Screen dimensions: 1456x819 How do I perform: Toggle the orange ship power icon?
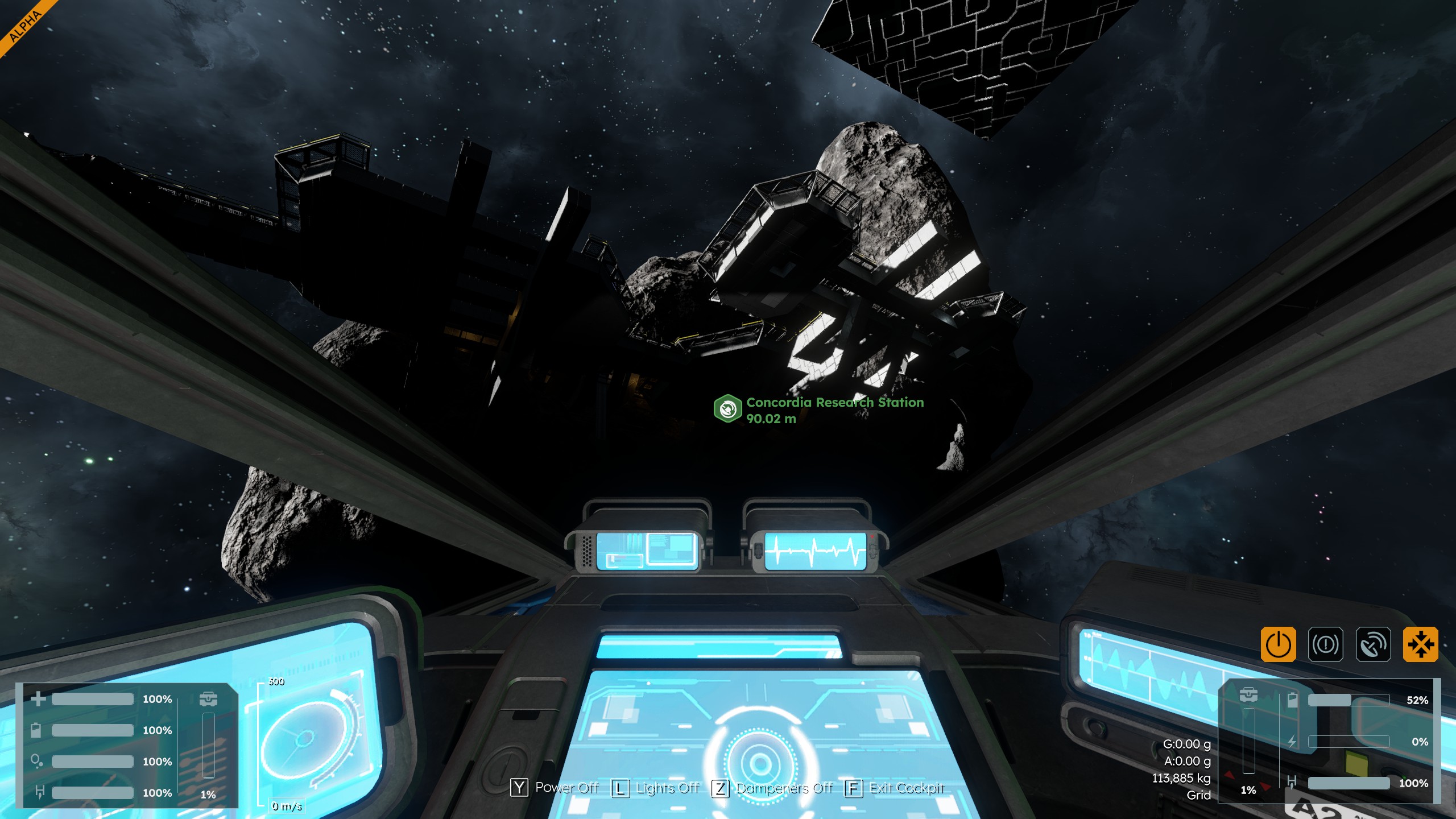click(1278, 644)
